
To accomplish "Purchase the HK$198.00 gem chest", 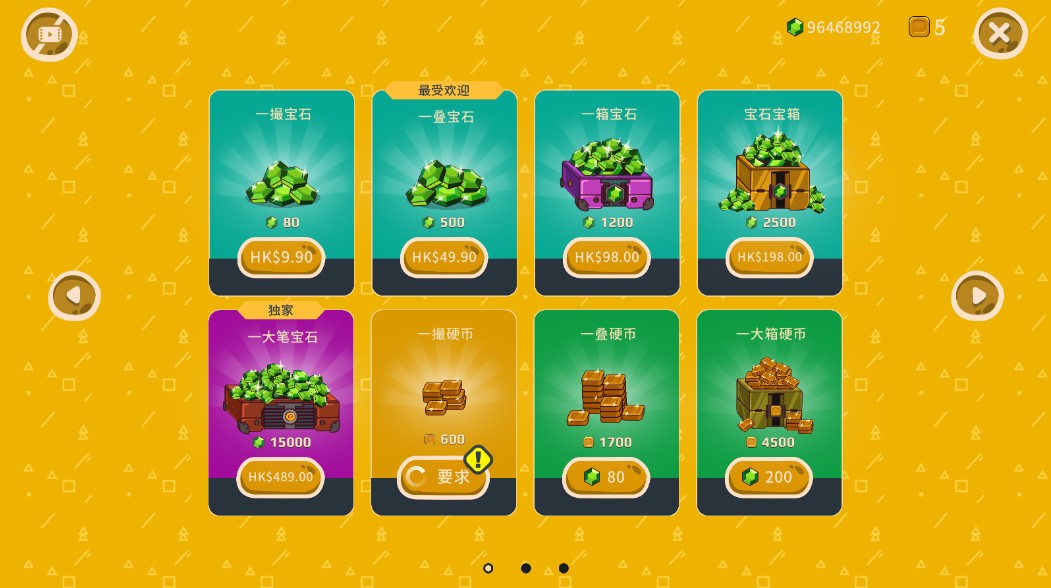I will click(769, 258).
